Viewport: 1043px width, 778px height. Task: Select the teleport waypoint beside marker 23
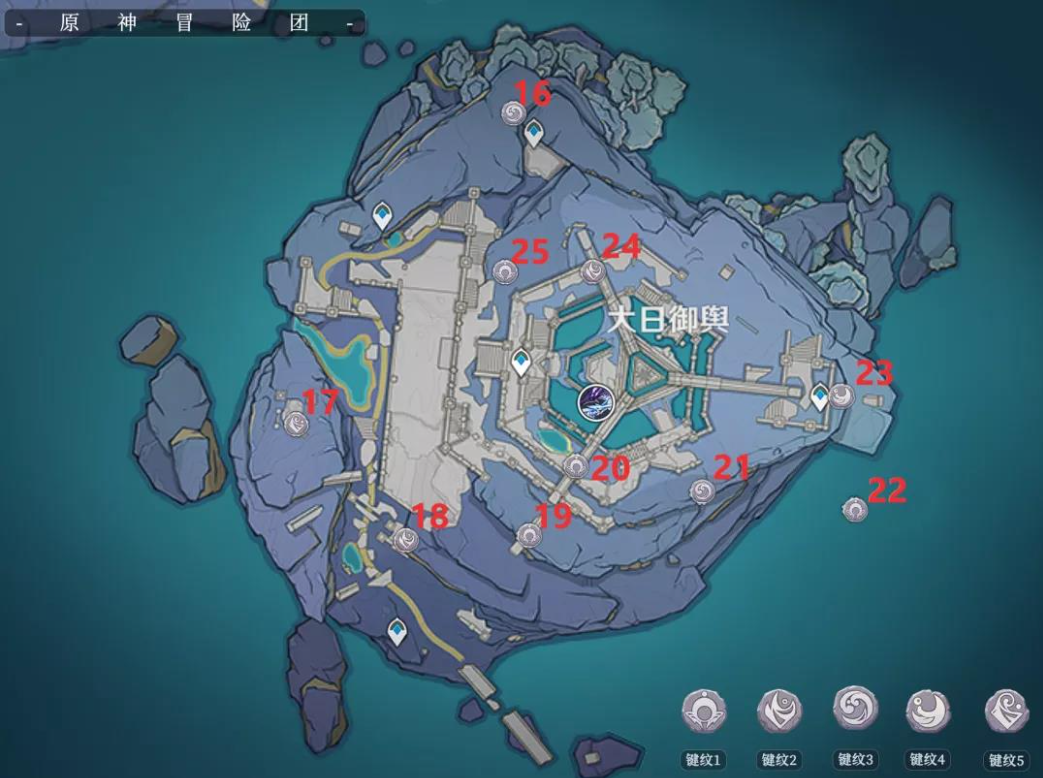(821, 397)
